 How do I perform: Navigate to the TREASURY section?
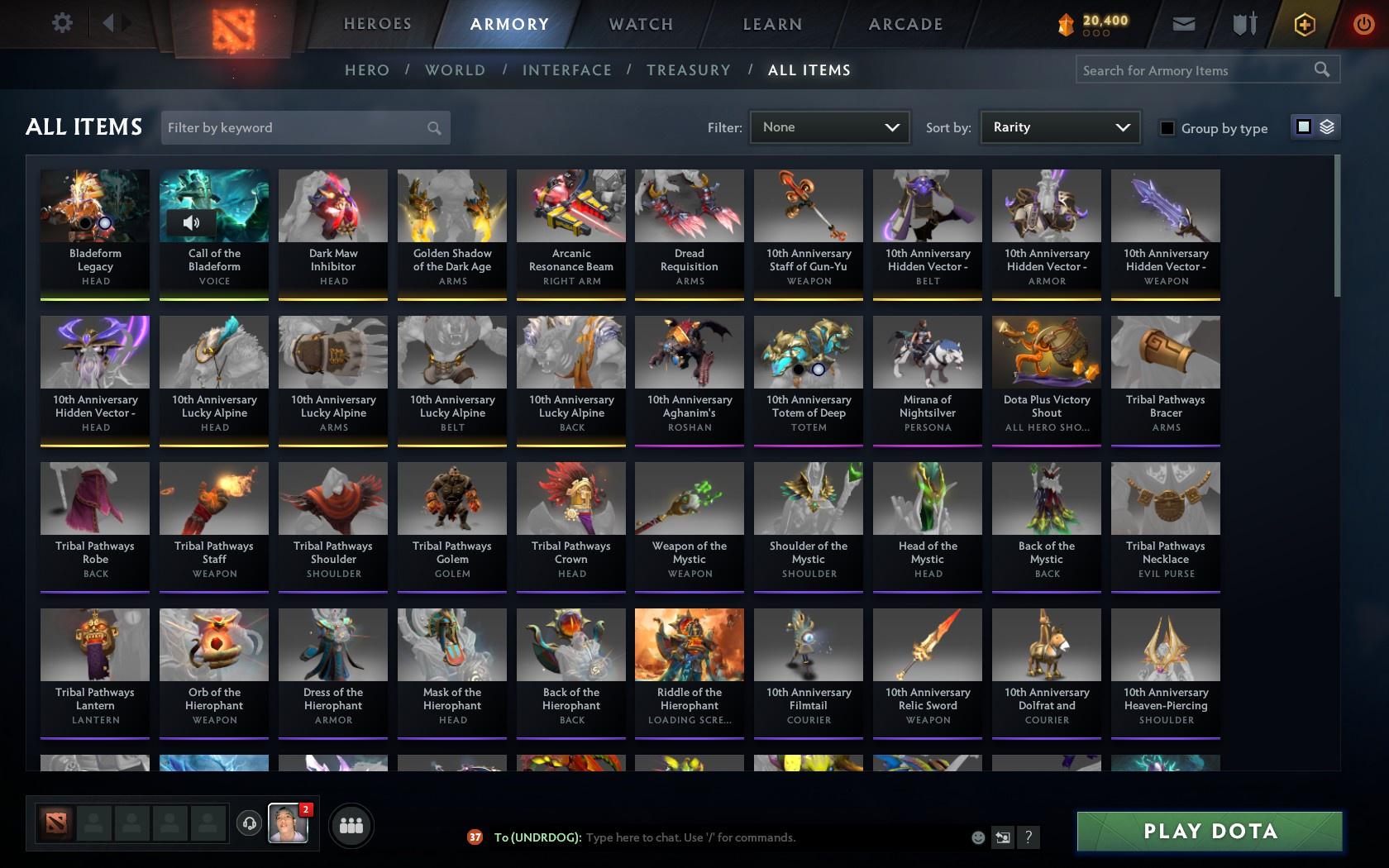(689, 70)
